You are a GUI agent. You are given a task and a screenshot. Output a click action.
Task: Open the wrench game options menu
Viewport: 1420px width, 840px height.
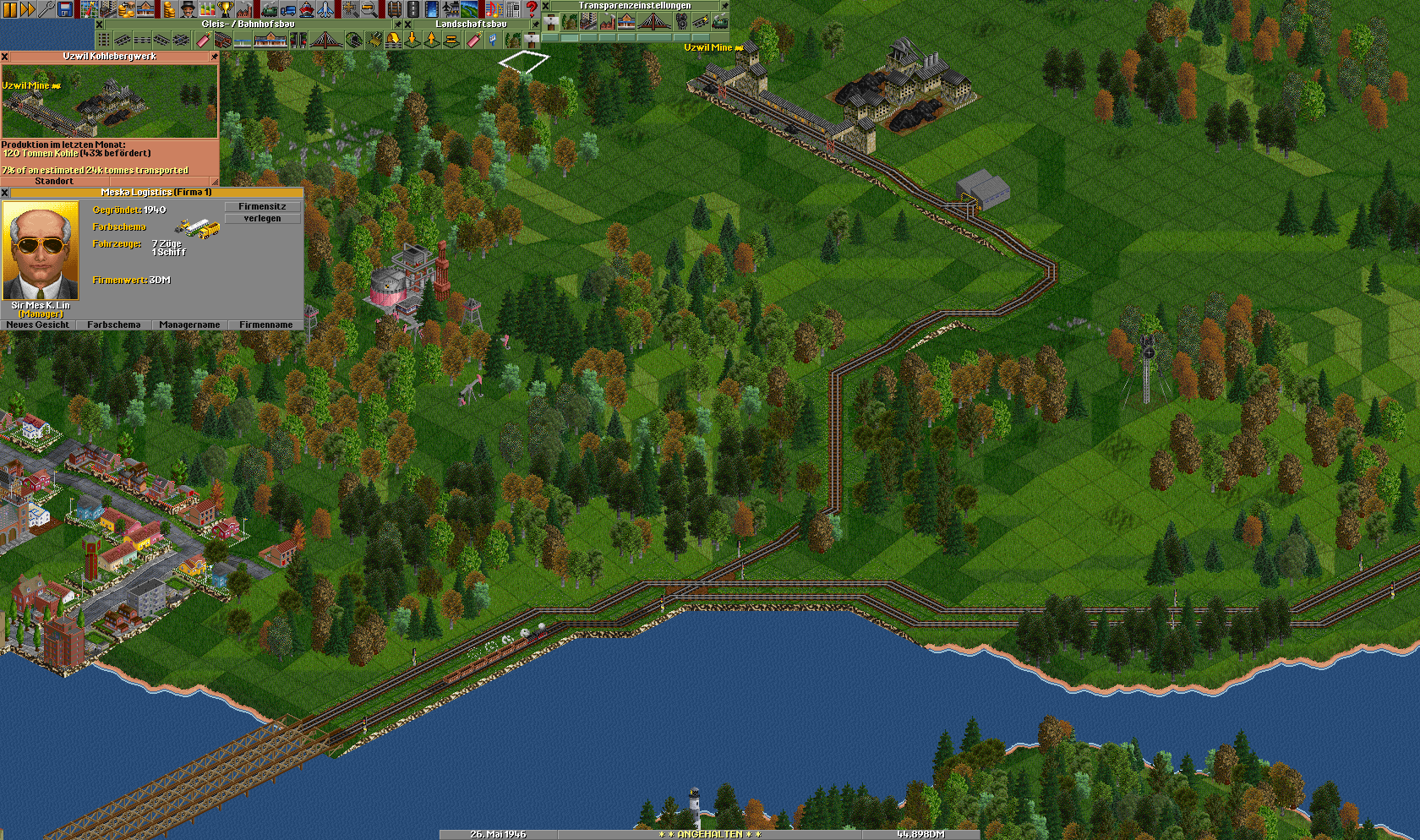(46, 9)
